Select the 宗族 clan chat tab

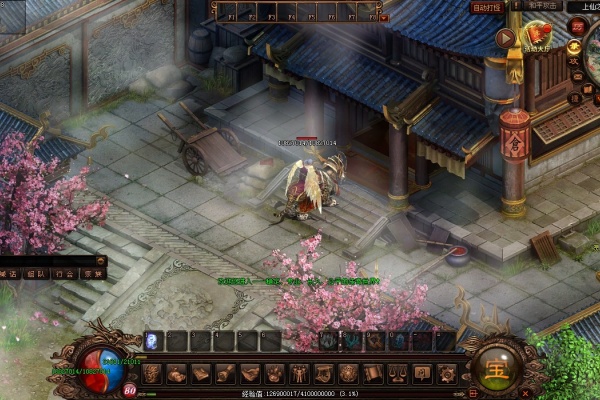tap(93, 273)
